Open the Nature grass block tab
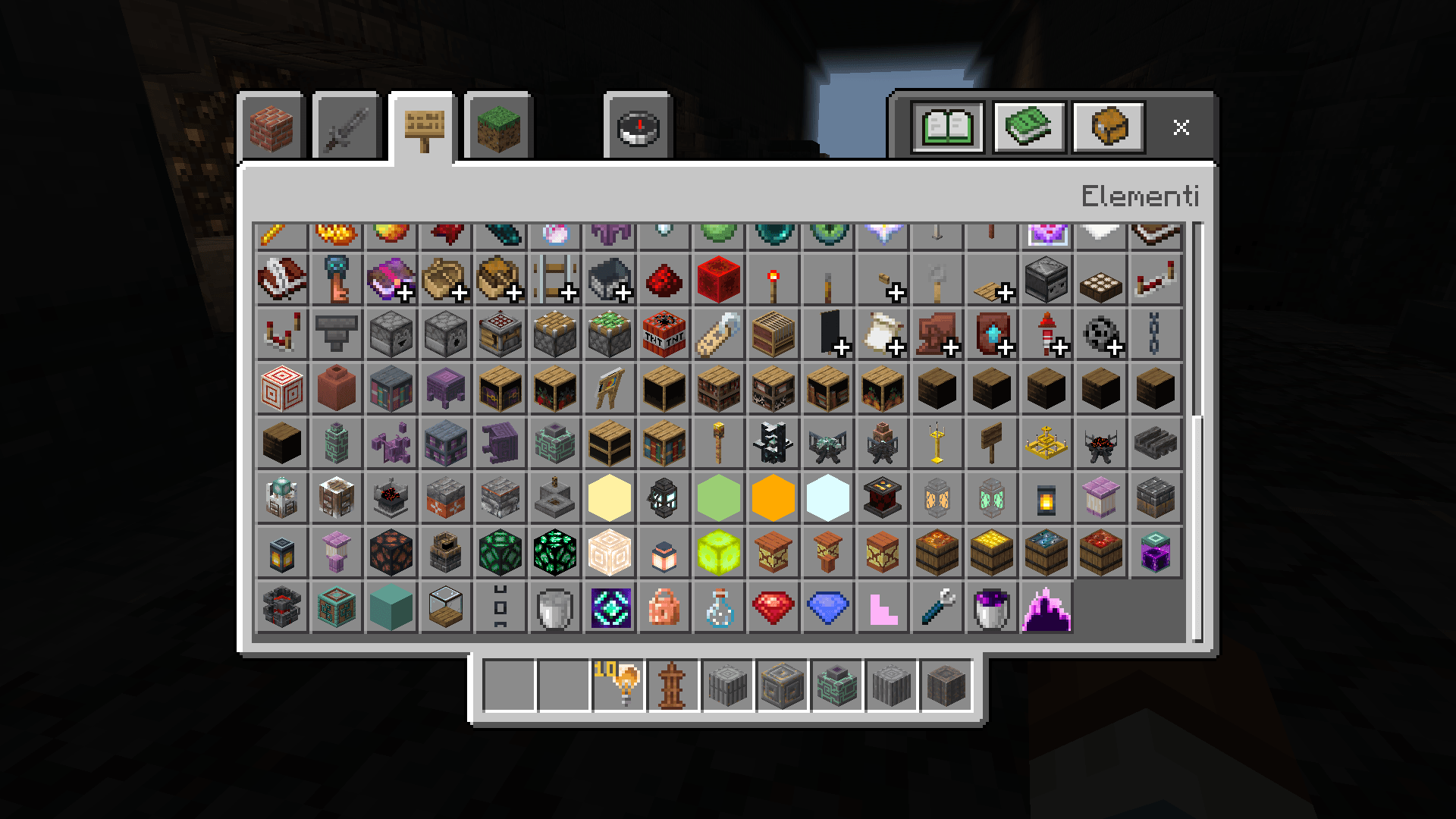The width and height of the screenshot is (1456, 819). [x=498, y=127]
